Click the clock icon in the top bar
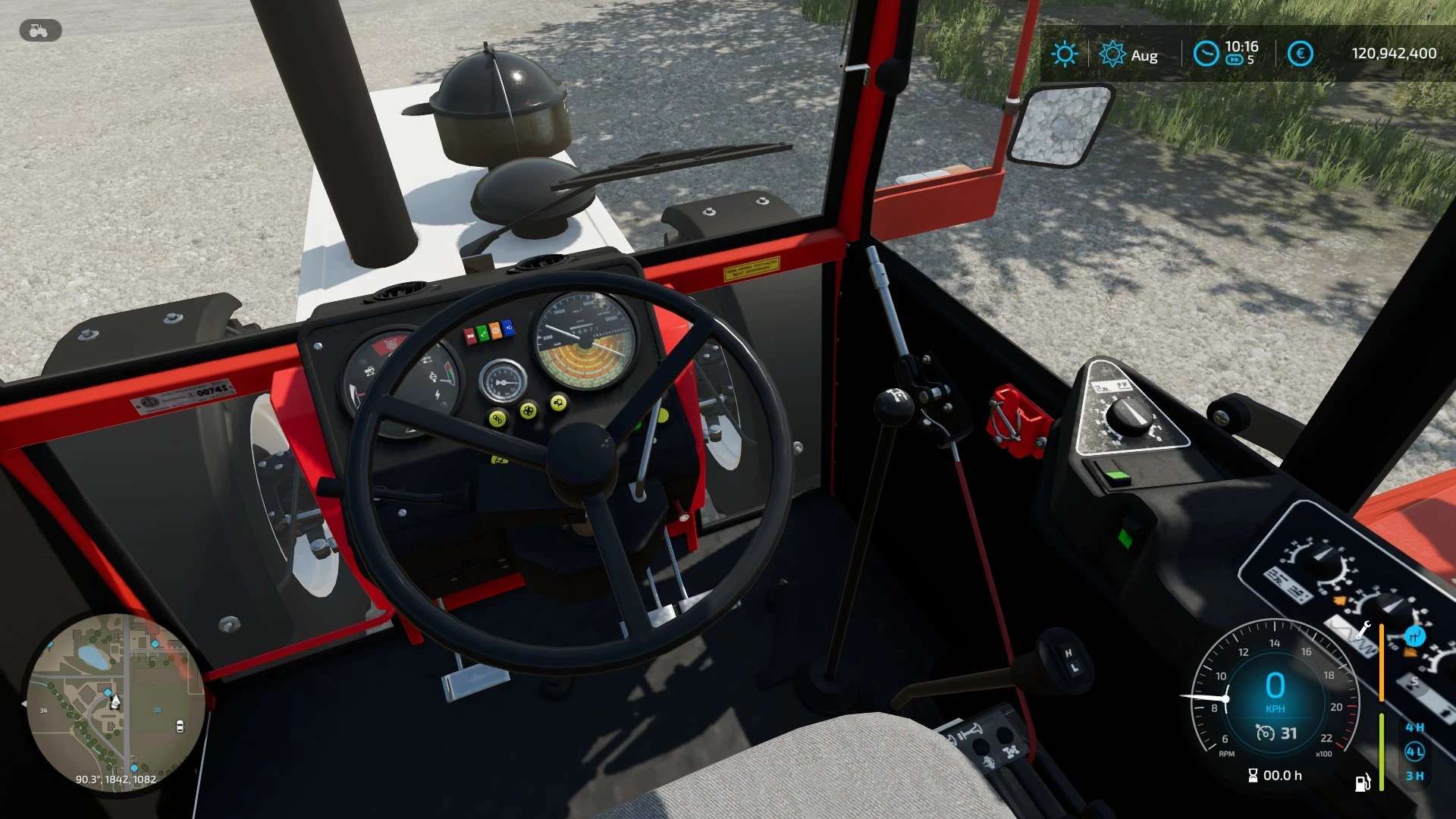 pos(1205,54)
